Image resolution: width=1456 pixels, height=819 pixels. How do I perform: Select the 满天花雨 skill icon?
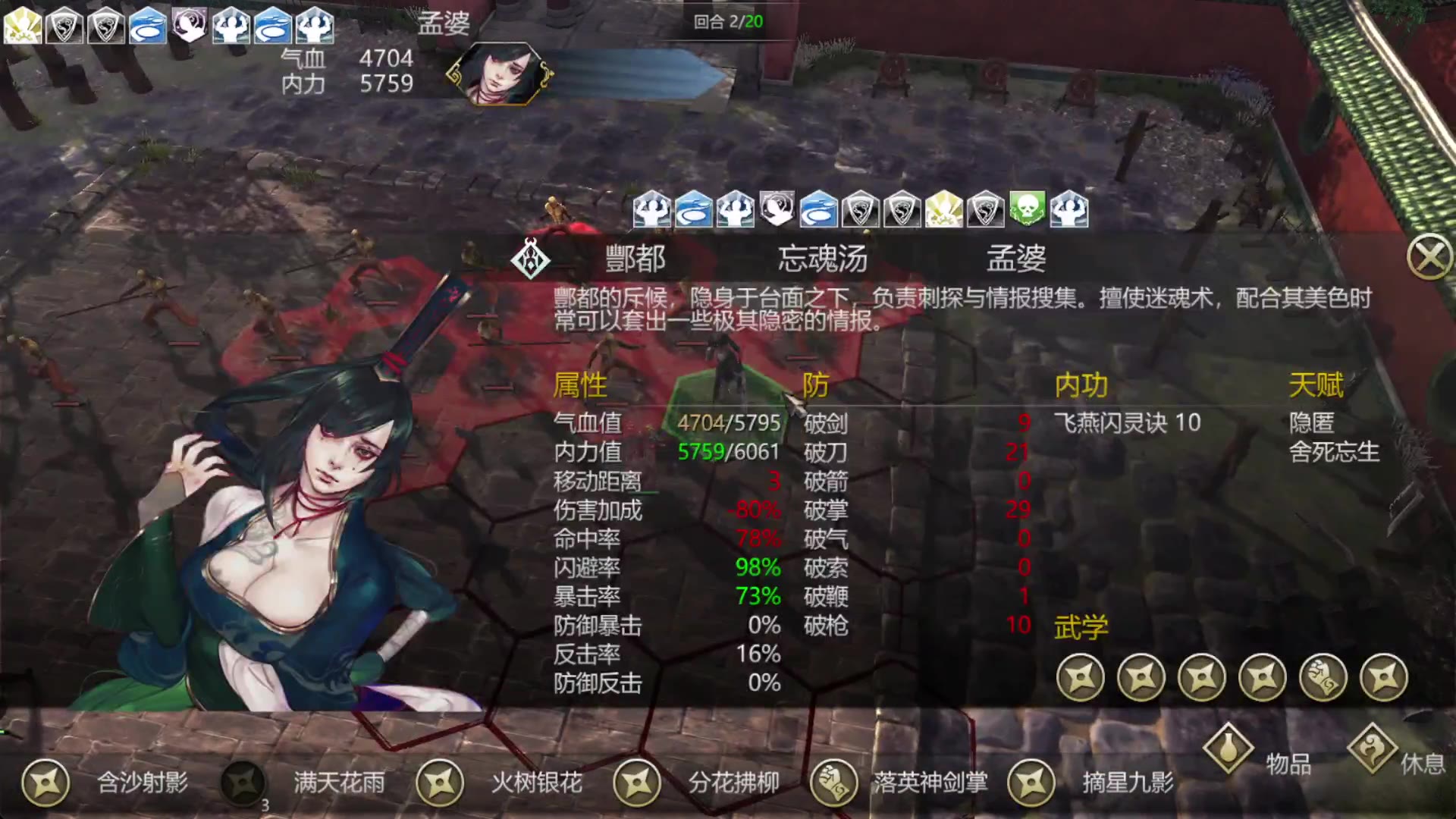(x=241, y=784)
